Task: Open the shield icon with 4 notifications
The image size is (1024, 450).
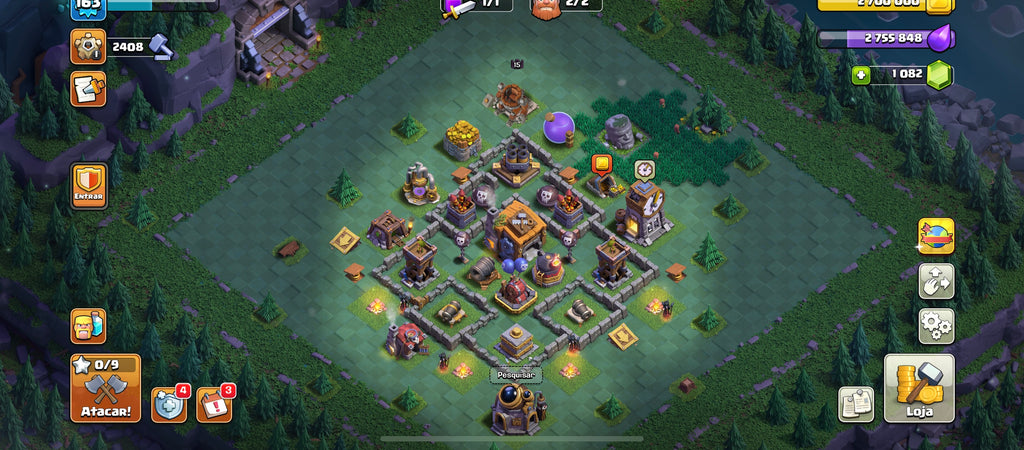Action: pos(168,404)
